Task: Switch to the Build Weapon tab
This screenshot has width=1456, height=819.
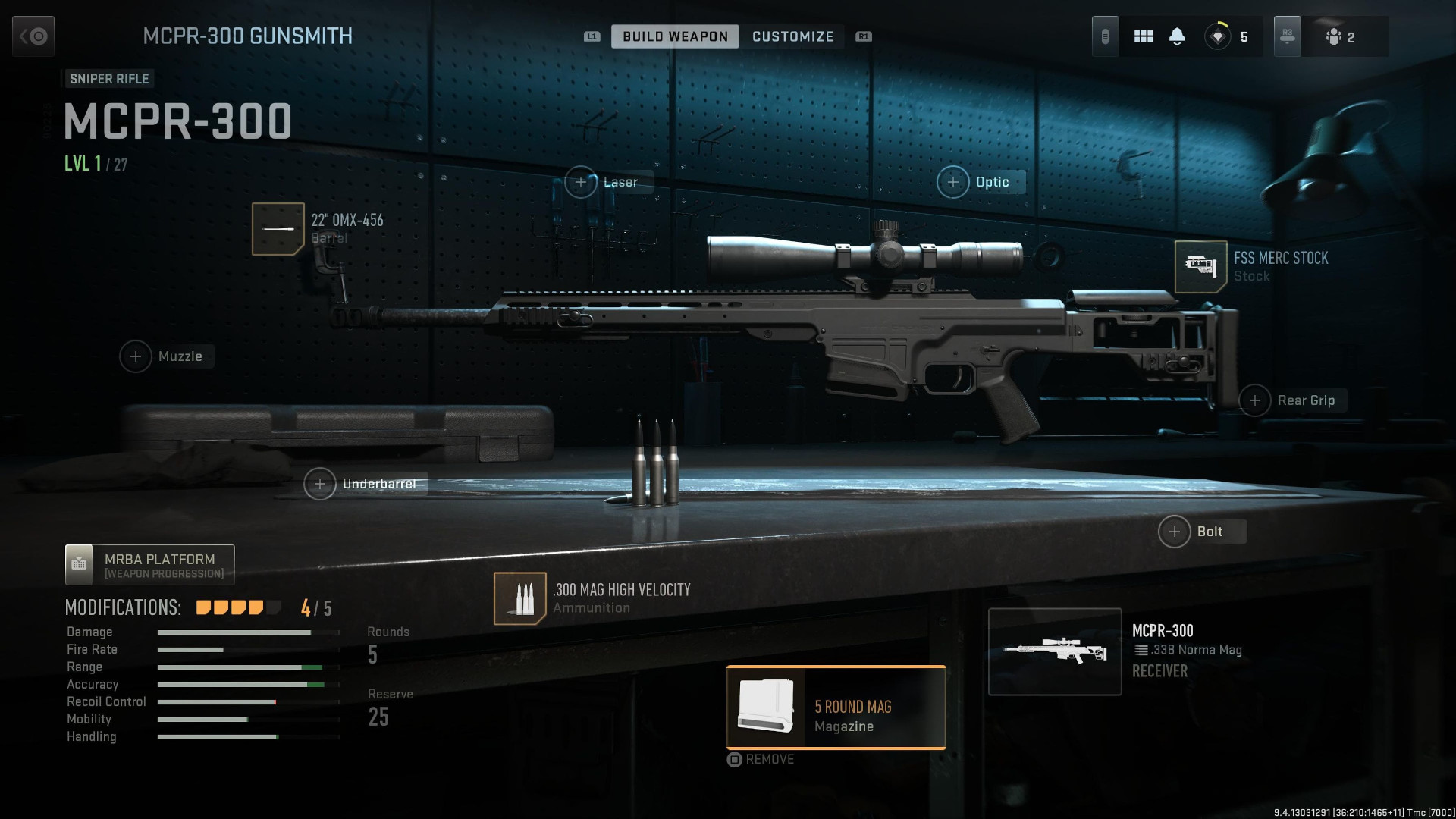Action: tap(674, 36)
